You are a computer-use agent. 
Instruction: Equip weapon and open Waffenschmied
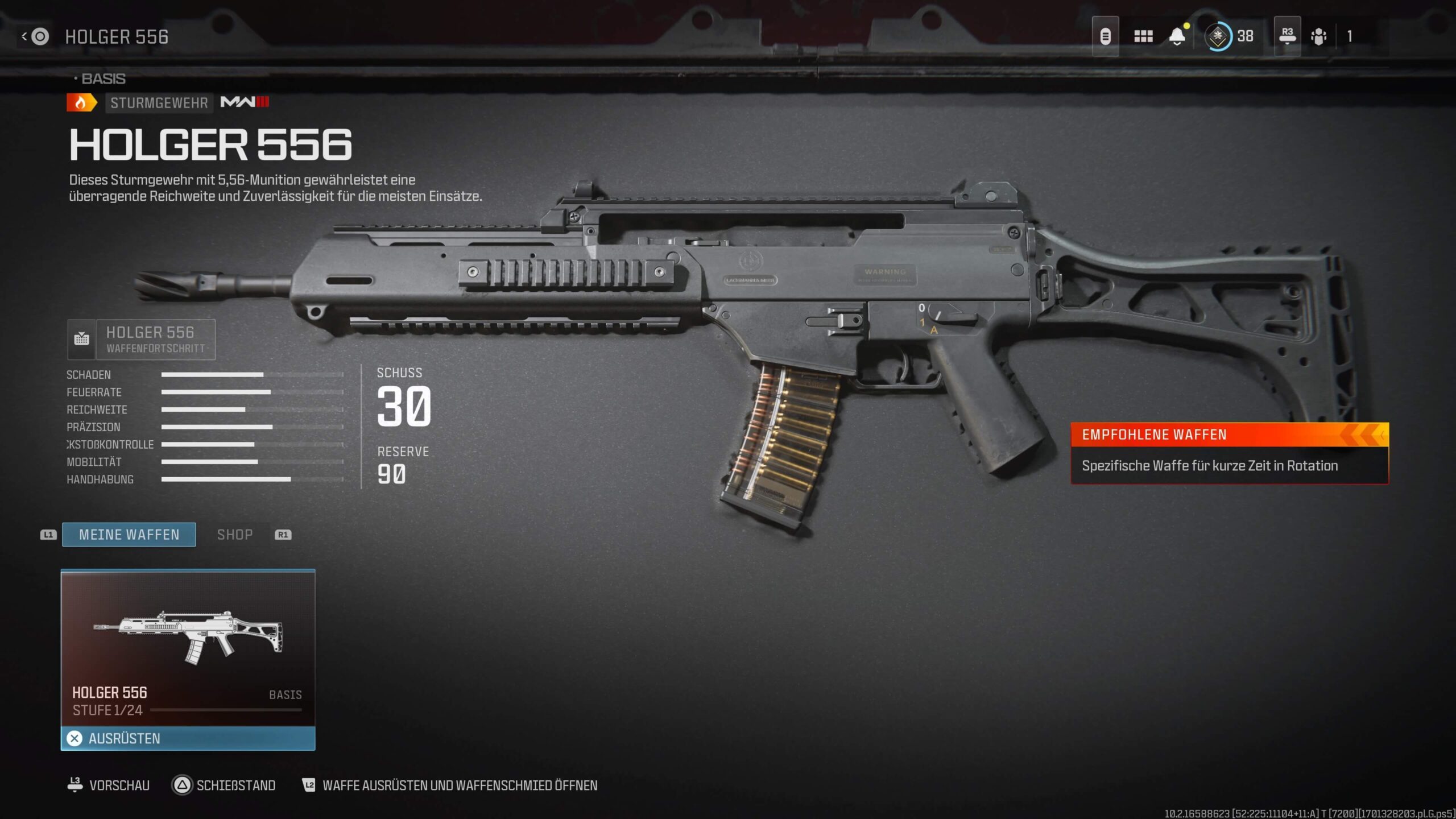tap(449, 785)
